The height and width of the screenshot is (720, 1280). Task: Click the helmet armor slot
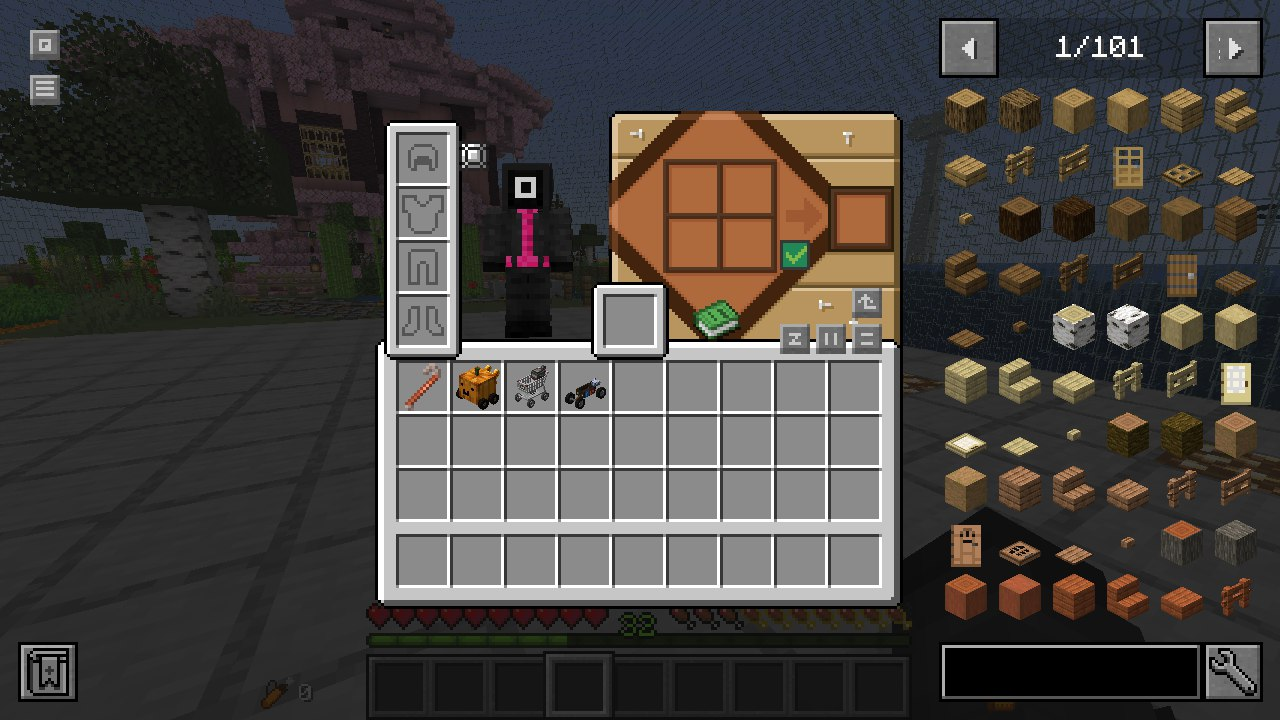[x=423, y=157]
